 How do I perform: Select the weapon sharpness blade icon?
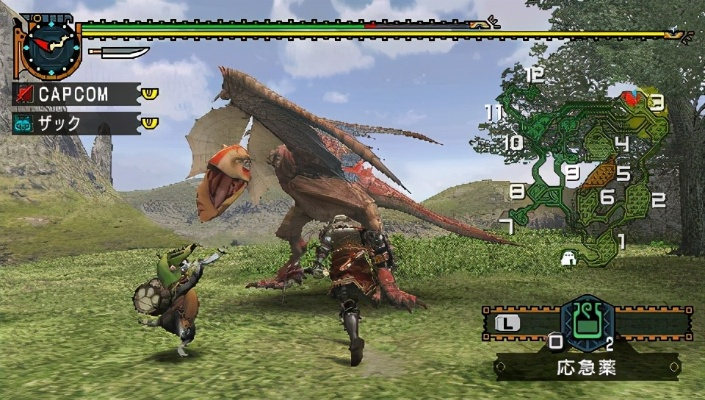[x=118, y=51]
